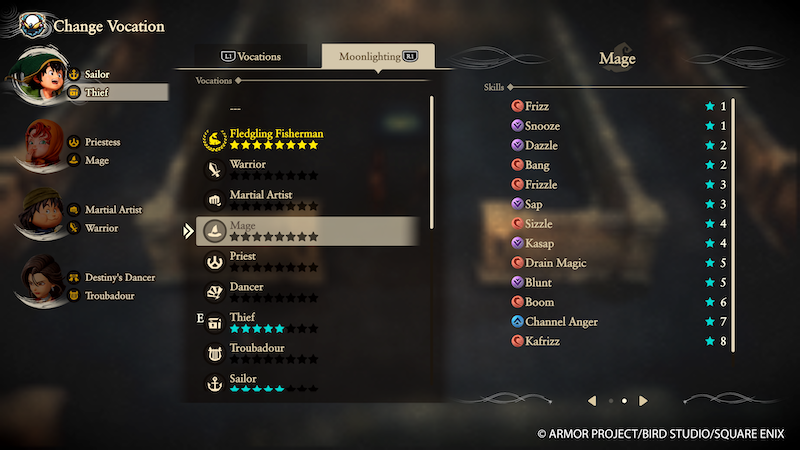Switch to the Vocations tab

pos(251,57)
